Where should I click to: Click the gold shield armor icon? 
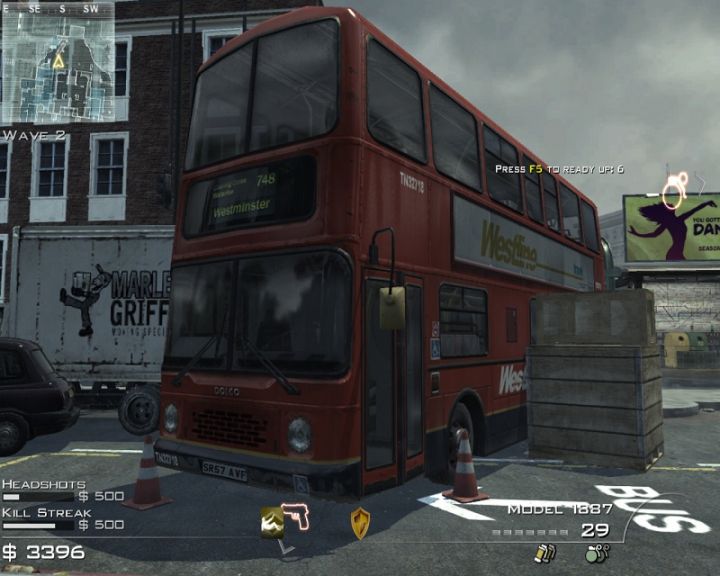click(x=359, y=522)
